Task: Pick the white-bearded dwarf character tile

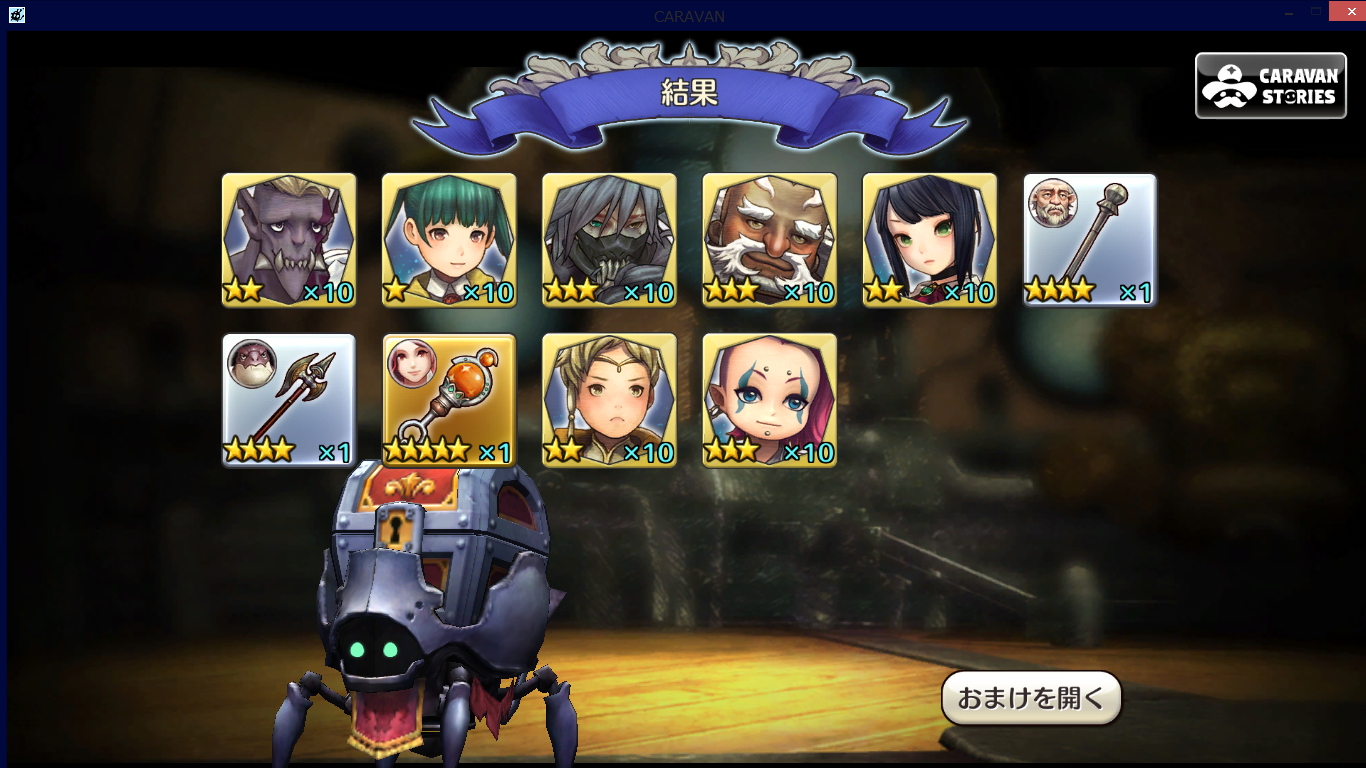Action: click(x=769, y=240)
